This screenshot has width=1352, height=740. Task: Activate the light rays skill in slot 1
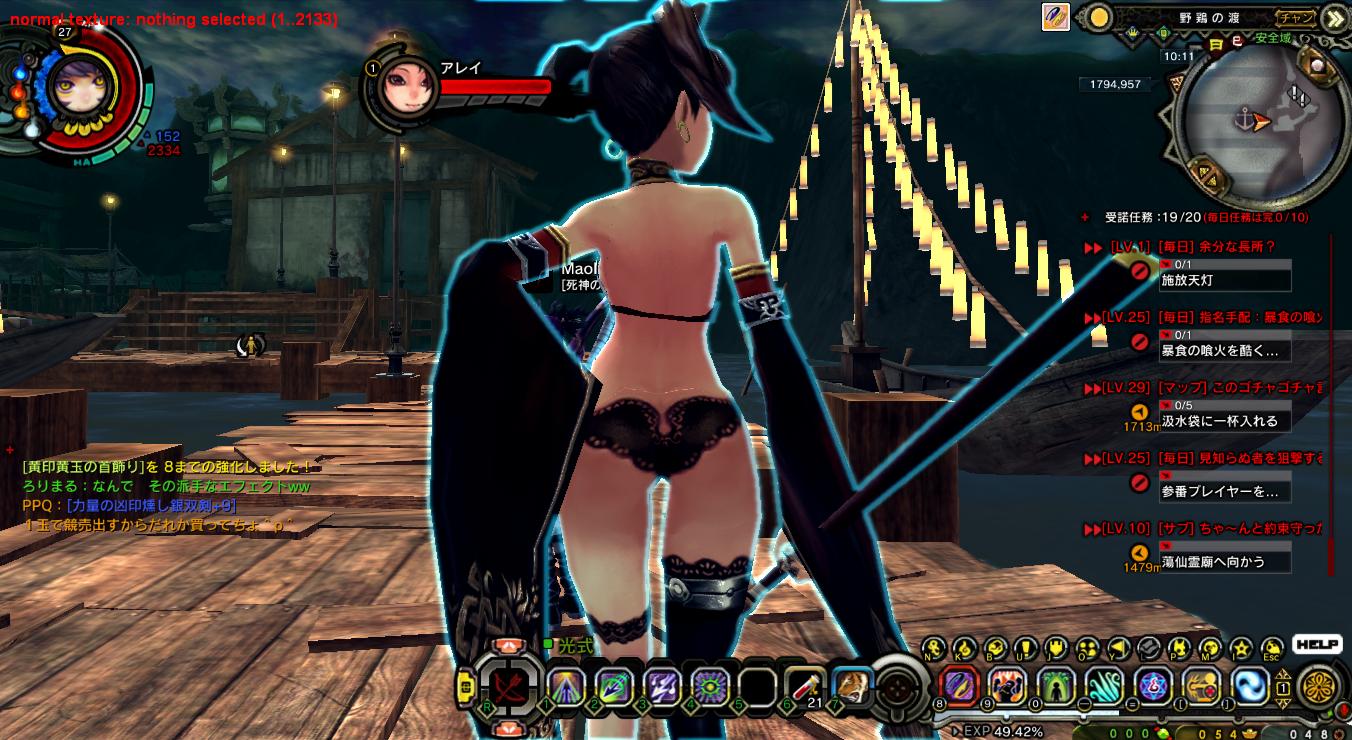[x=565, y=686]
